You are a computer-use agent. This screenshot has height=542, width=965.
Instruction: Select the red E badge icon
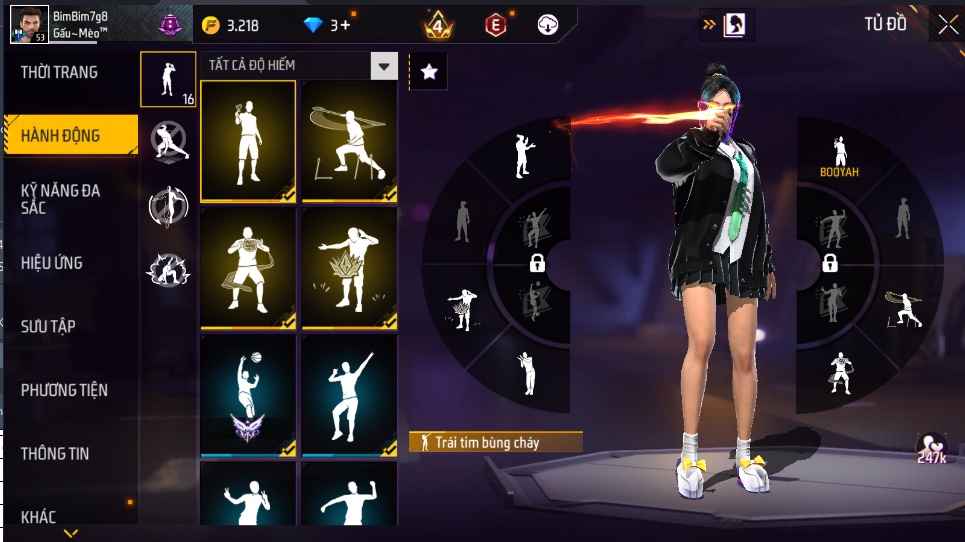pos(495,25)
